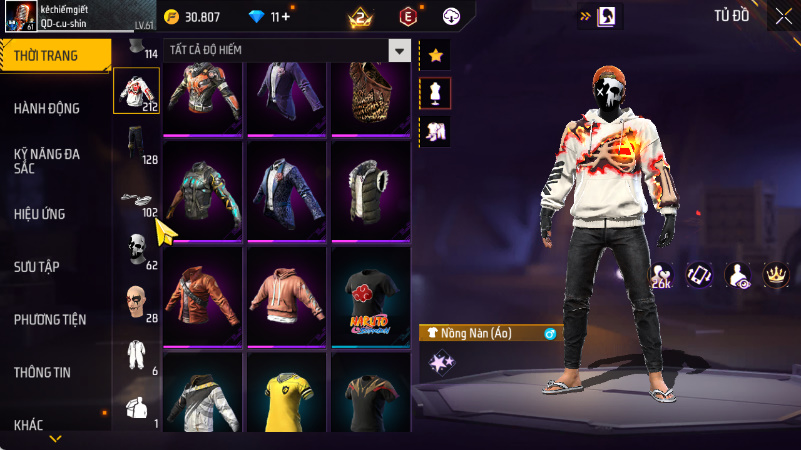The height and width of the screenshot is (450, 801).
Task: Select the KỸ NĂNG ĐA SẮC tab
Action: [x=46, y=161]
